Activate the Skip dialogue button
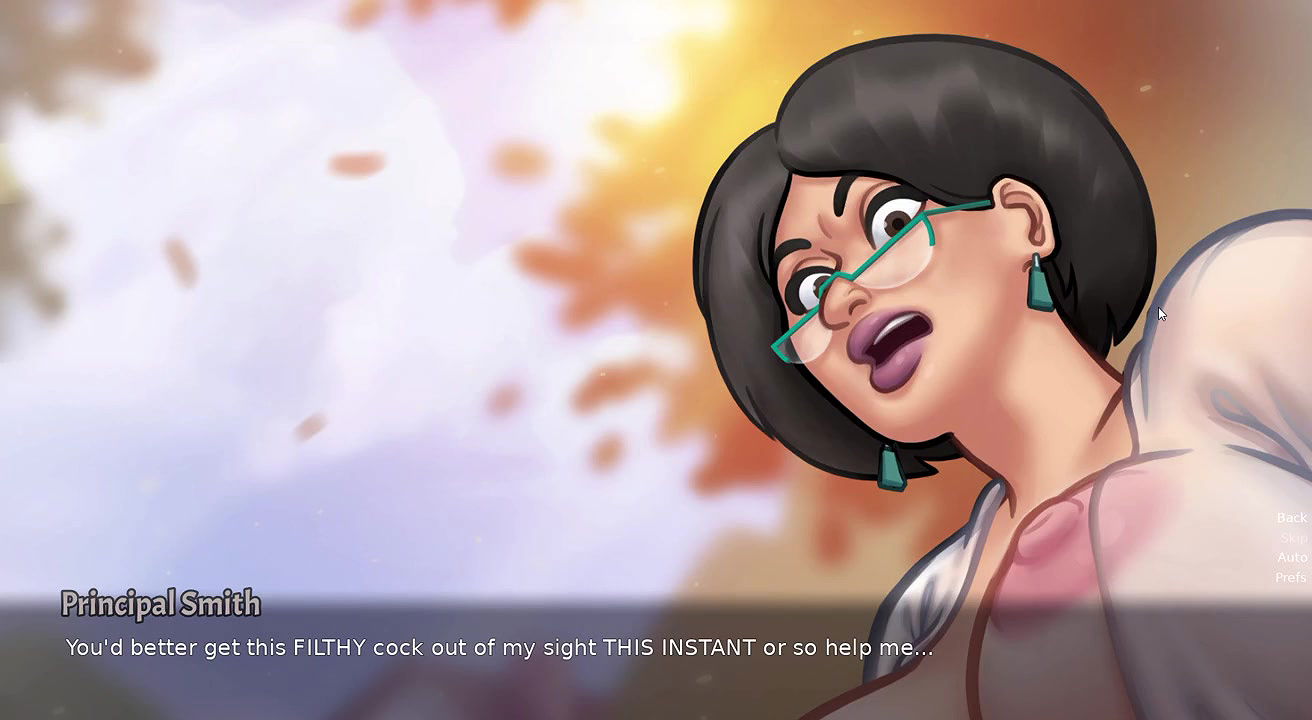Image resolution: width=1312 pixels, height=720 pixels. point(1293,538)
